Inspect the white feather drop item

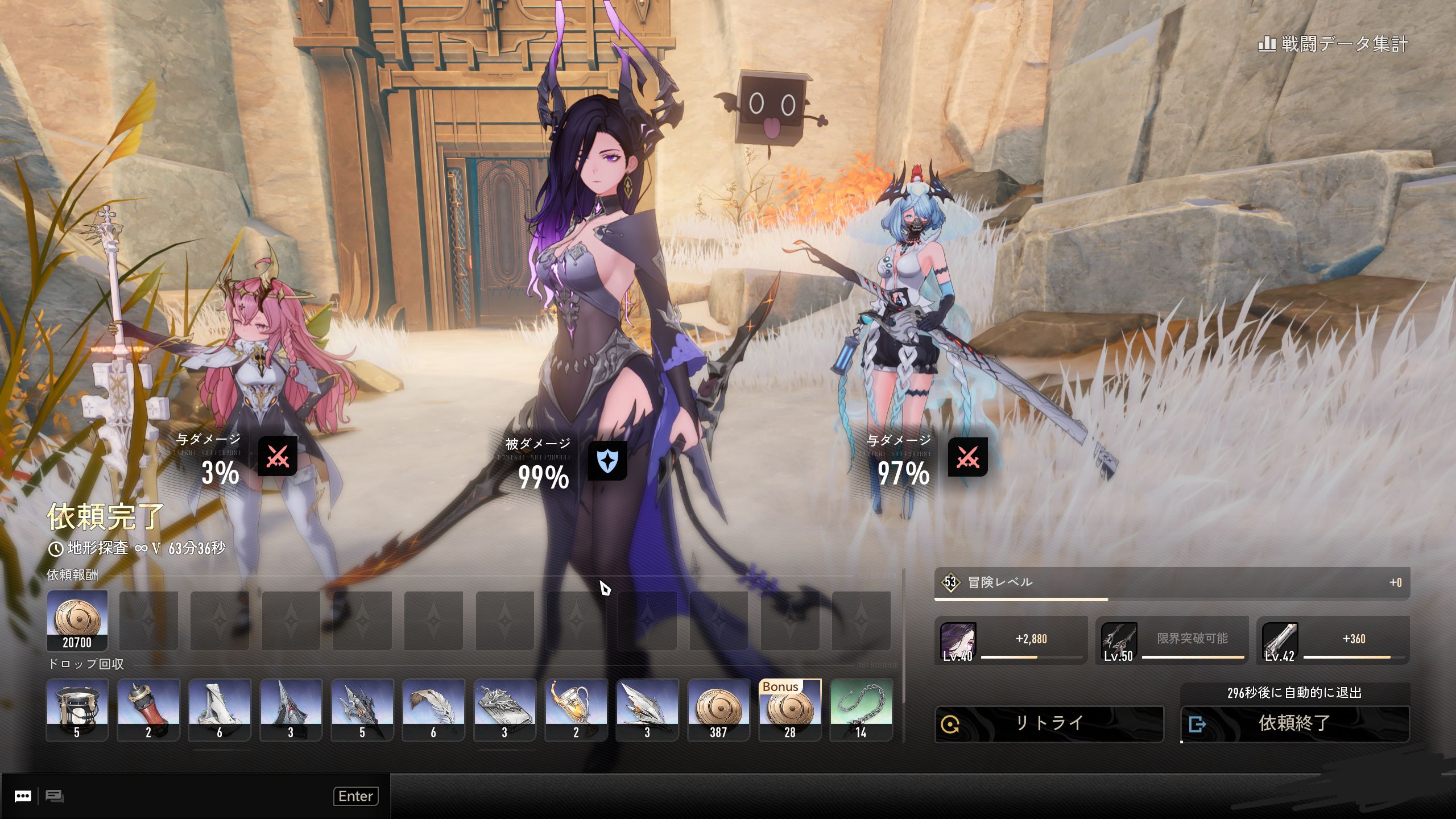coord(433,710)
